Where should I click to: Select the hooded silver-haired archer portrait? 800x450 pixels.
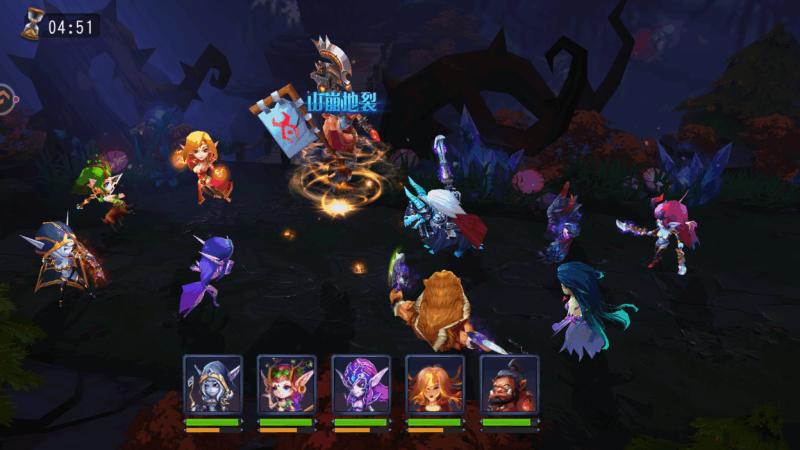[x=212, y=384]
